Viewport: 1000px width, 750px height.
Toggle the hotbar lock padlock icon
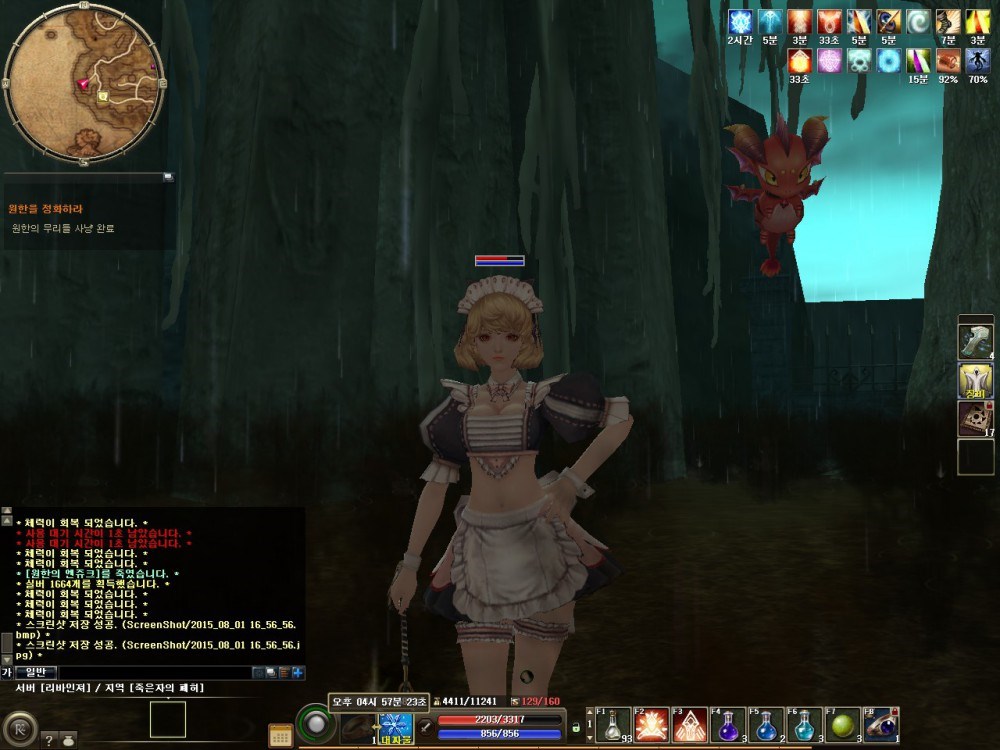[576, 727]
